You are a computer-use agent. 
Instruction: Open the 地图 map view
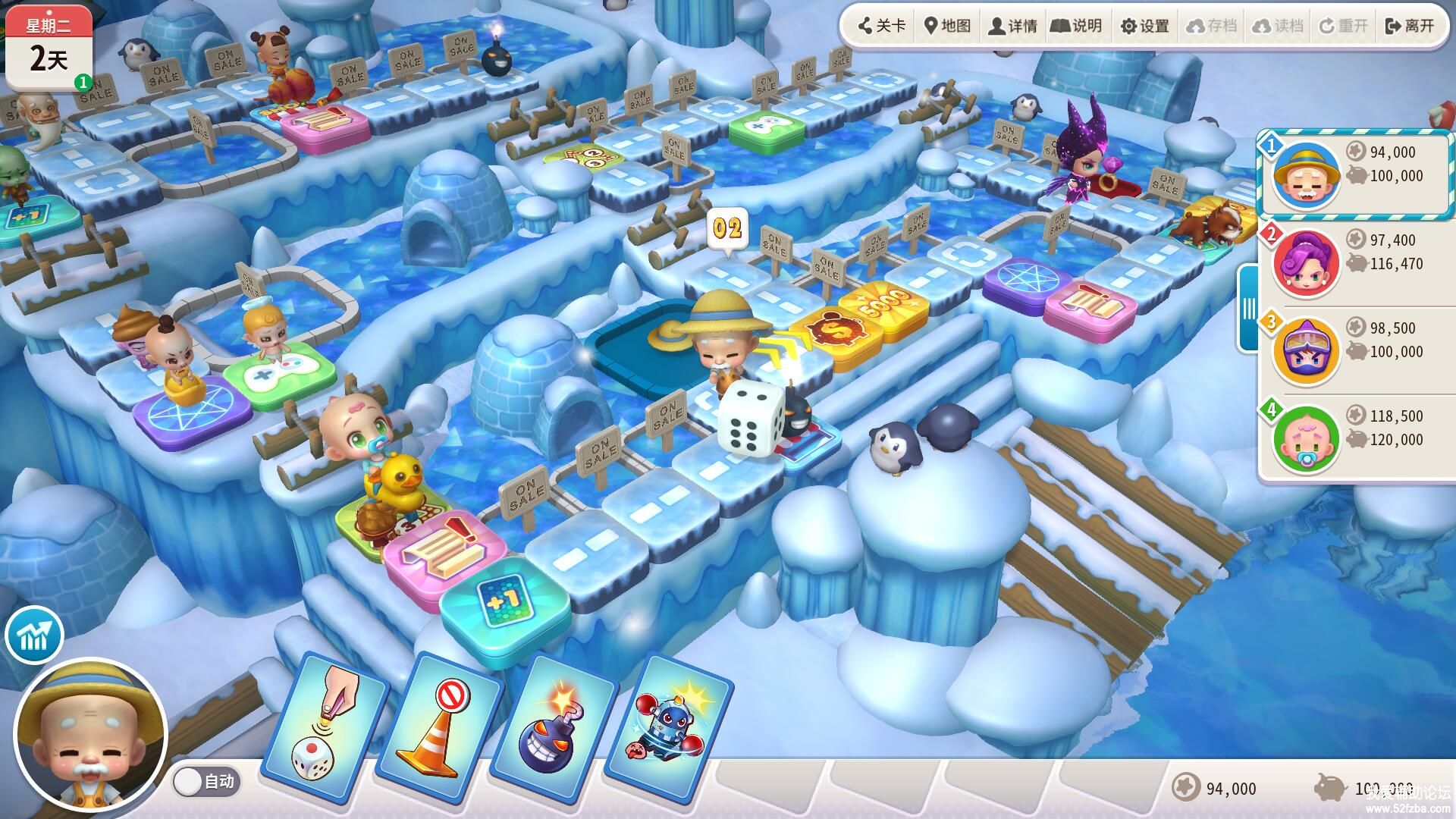947,26
